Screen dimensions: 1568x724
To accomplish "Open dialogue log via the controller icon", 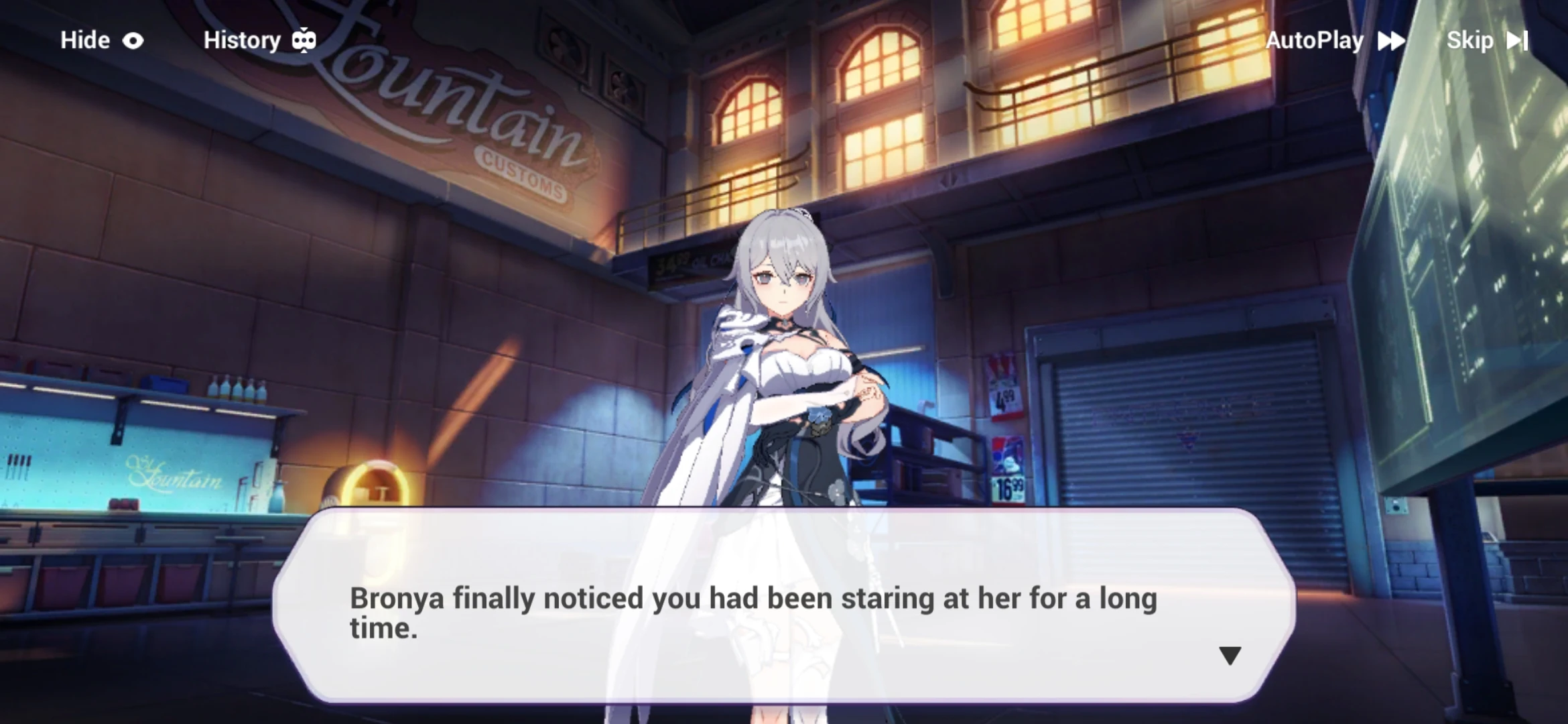I will 305,40.
